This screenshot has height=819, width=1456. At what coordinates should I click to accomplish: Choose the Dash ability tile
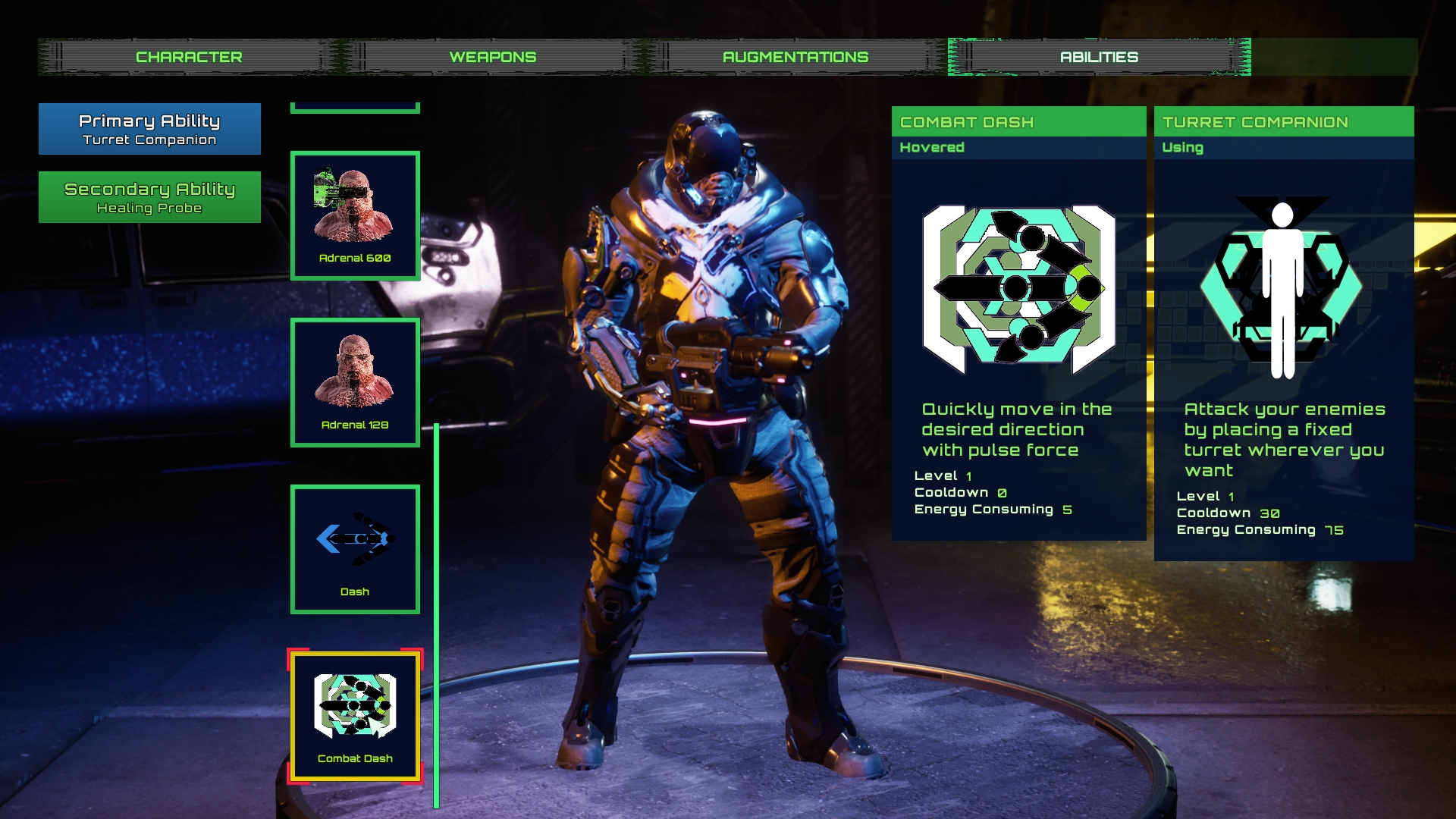pyautogui.click(x=355, y=550)
